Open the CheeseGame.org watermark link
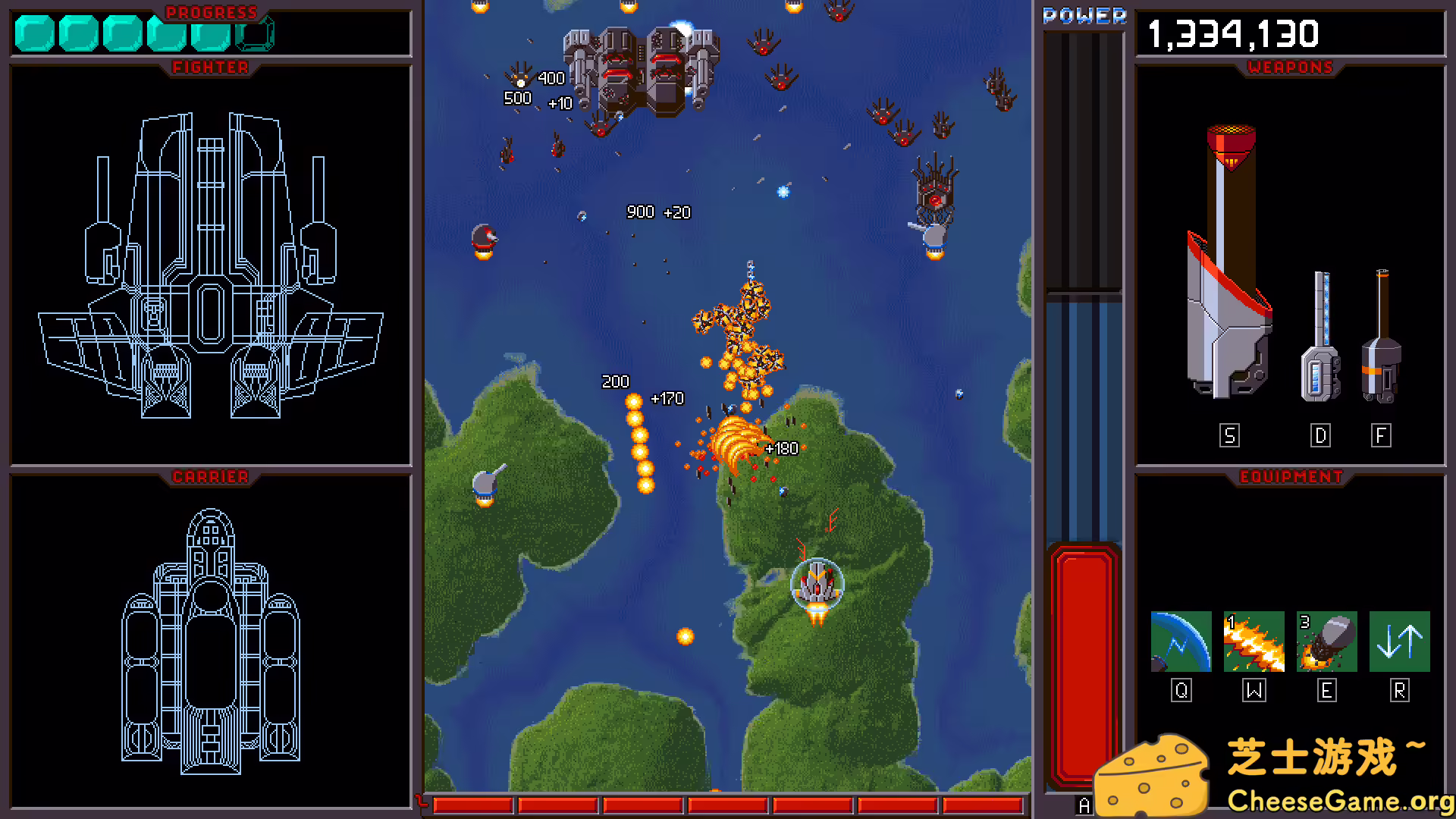This screenshot has width=1456, height=819. (1339, 800)
